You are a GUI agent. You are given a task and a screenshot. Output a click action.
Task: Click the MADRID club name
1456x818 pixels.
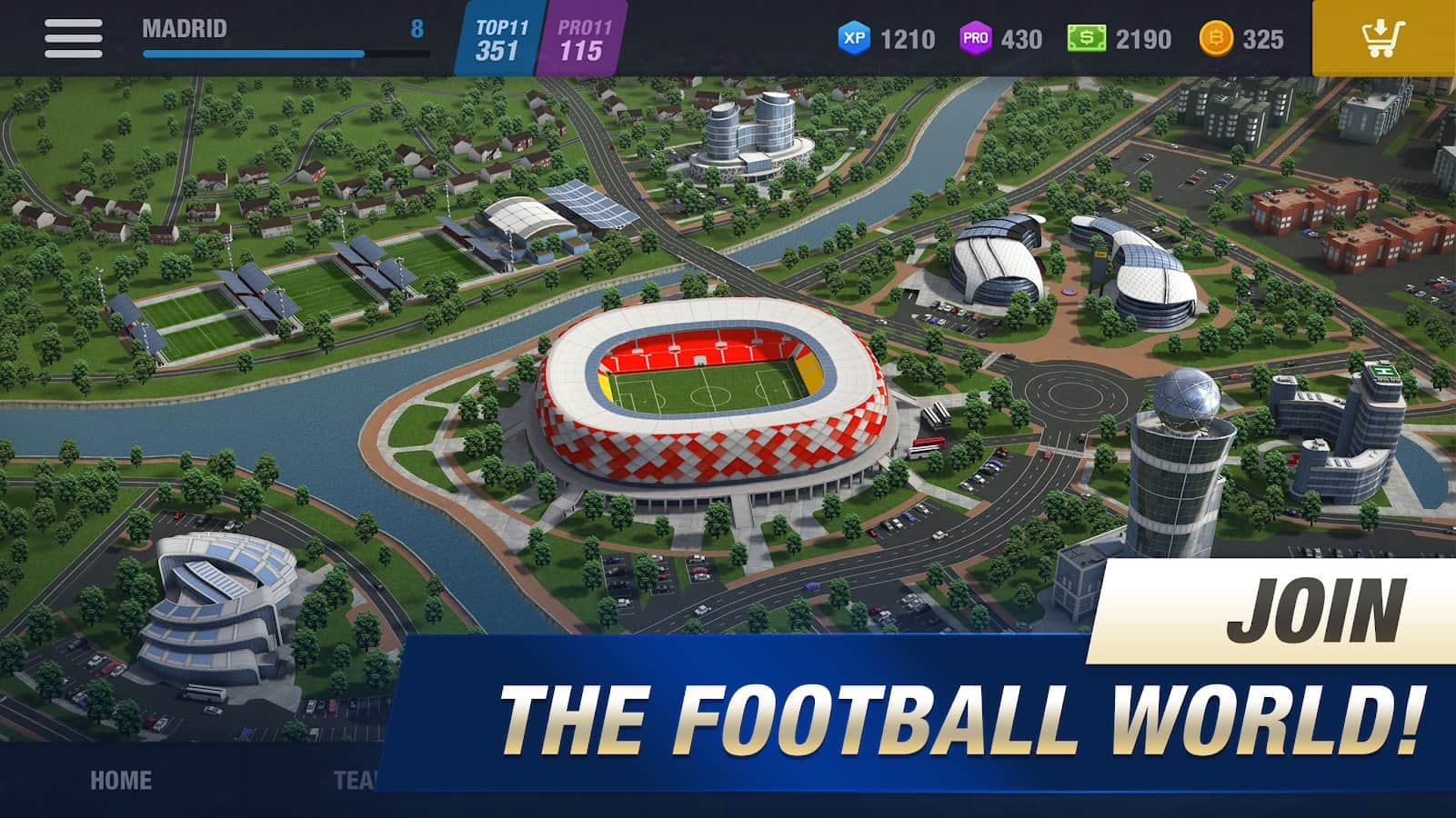(183, 27)
